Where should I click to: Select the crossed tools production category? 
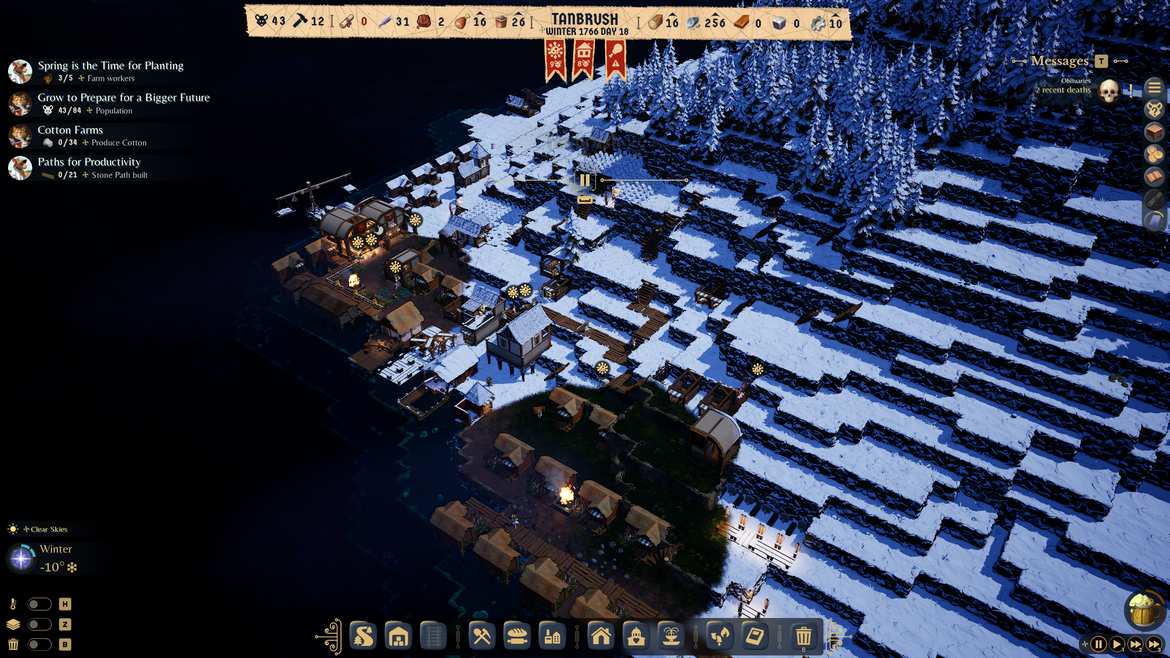tap(482, 635)
